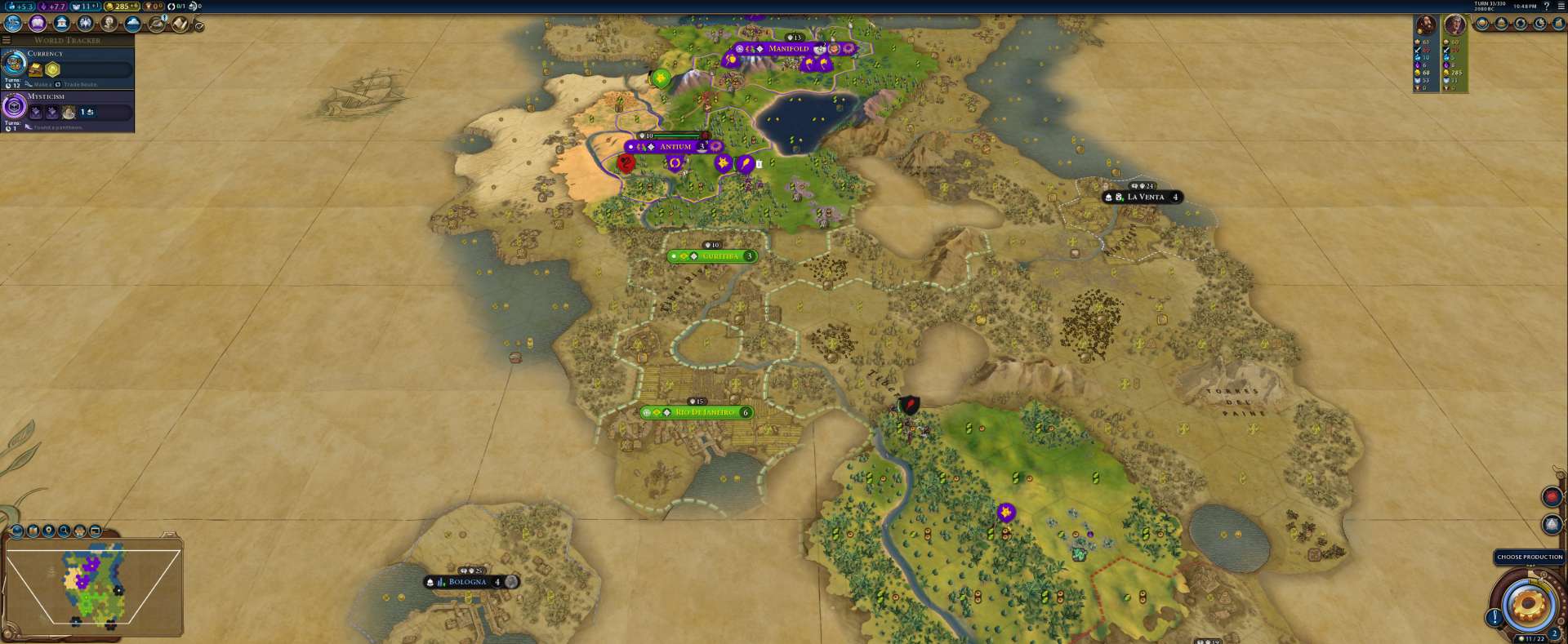Click the Manifold city banner
Screen dimensions: 1568x644
point(788,49)
